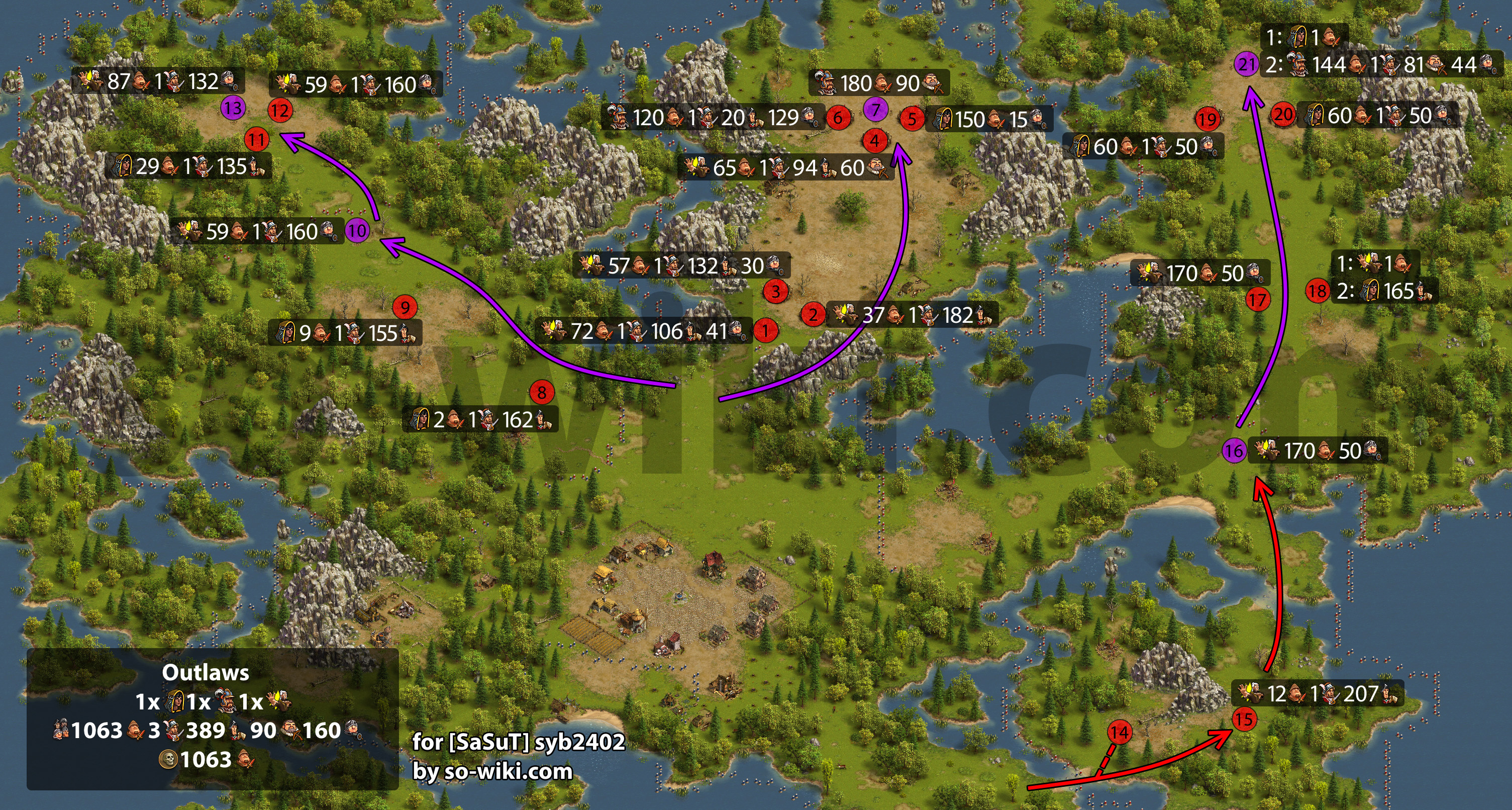Select the purple marker numbered 10
This screenshot has height=810, width=1512.
click(357, 231)
